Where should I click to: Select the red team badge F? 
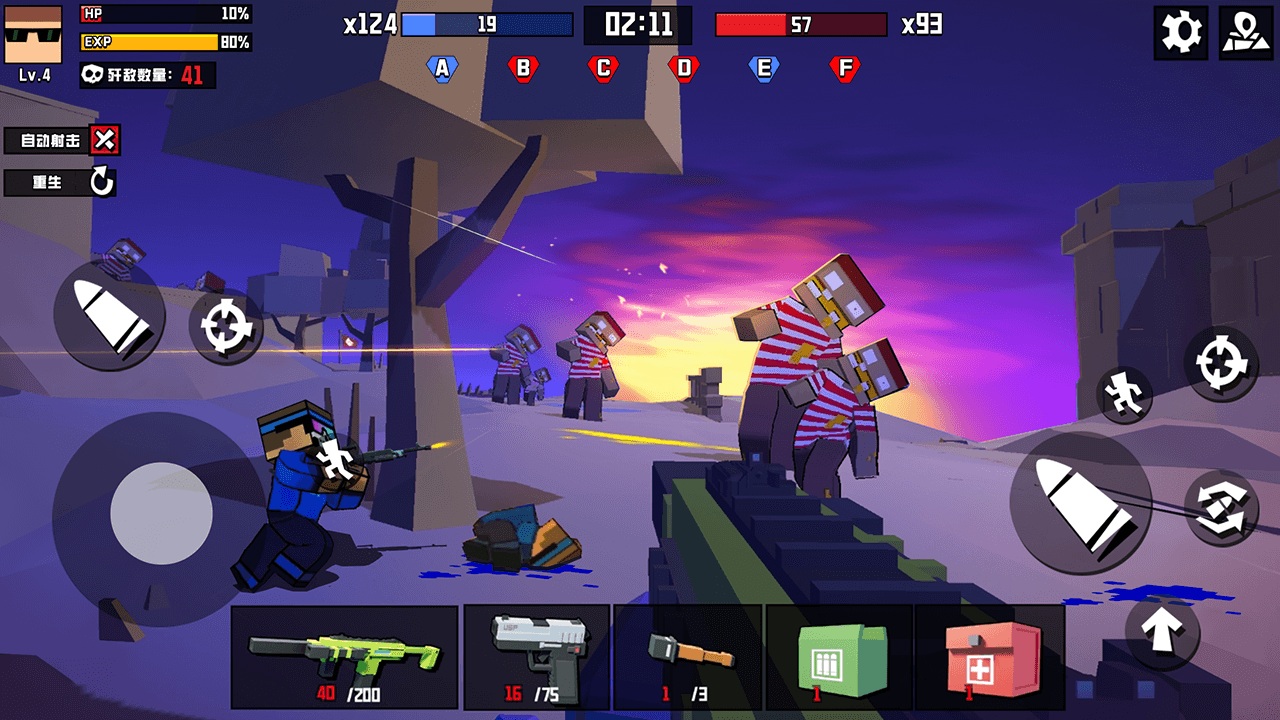(x=845, y=67)
